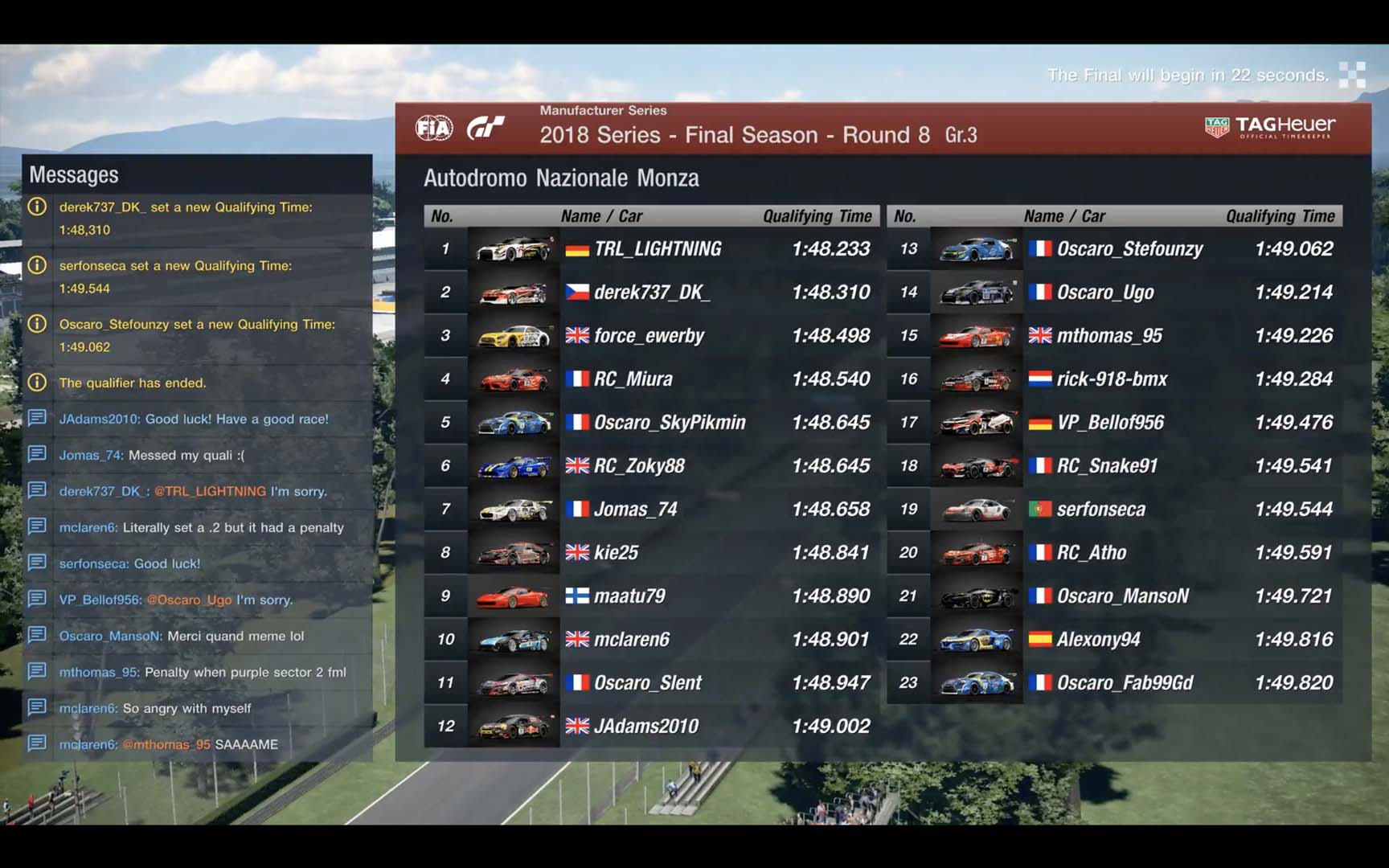Click force_ewerby's qualifying entry
The image size is (1389, 868).
pos(649,336)
